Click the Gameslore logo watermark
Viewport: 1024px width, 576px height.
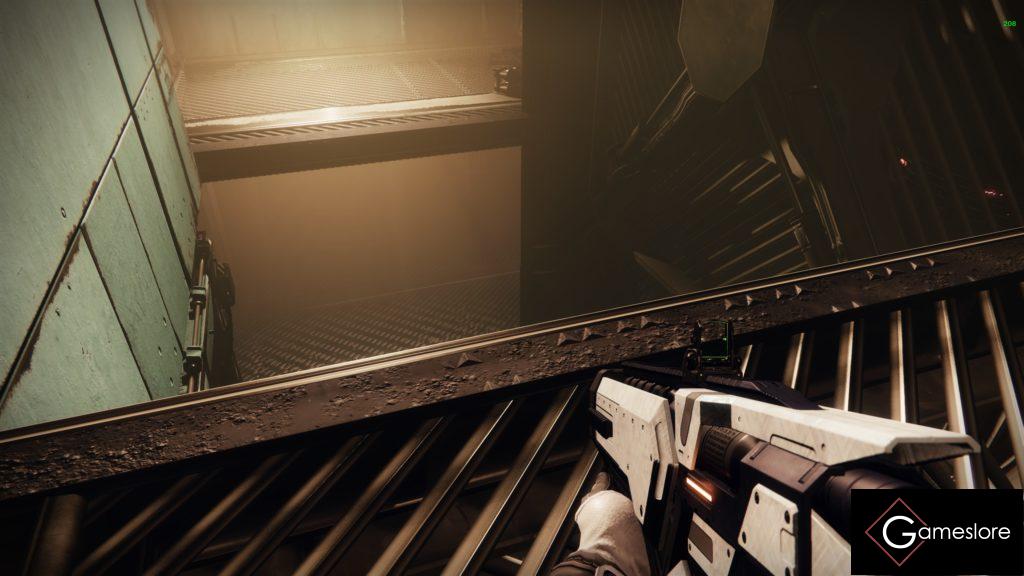click(936, 532)
